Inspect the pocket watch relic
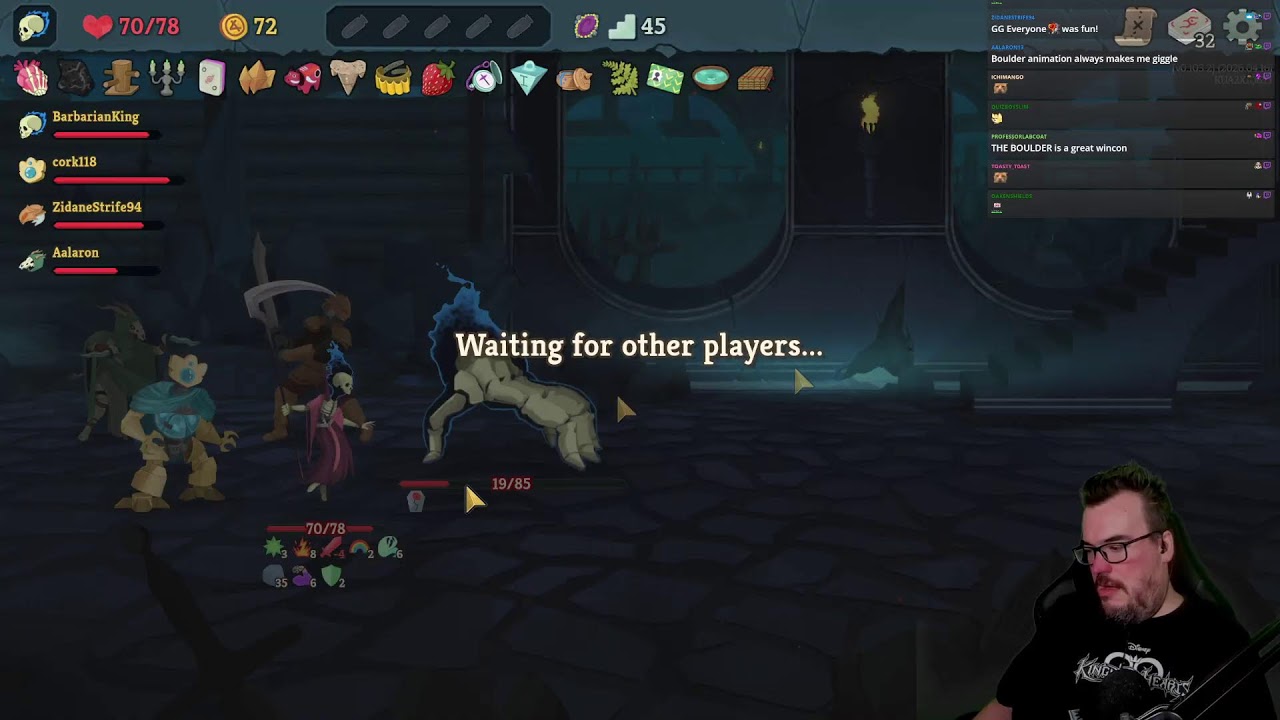The height and width of the screenshot is (720, 1280). tap(484, 78)
